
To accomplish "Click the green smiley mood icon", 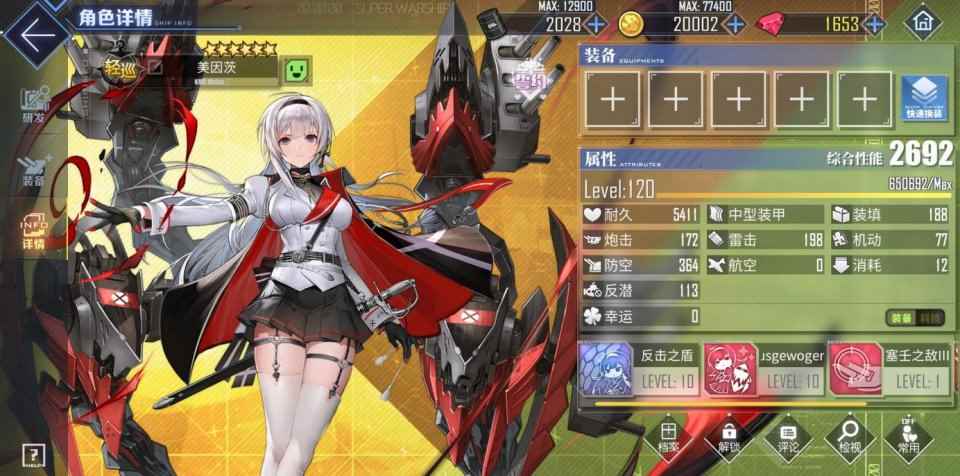I will (297, 69).
